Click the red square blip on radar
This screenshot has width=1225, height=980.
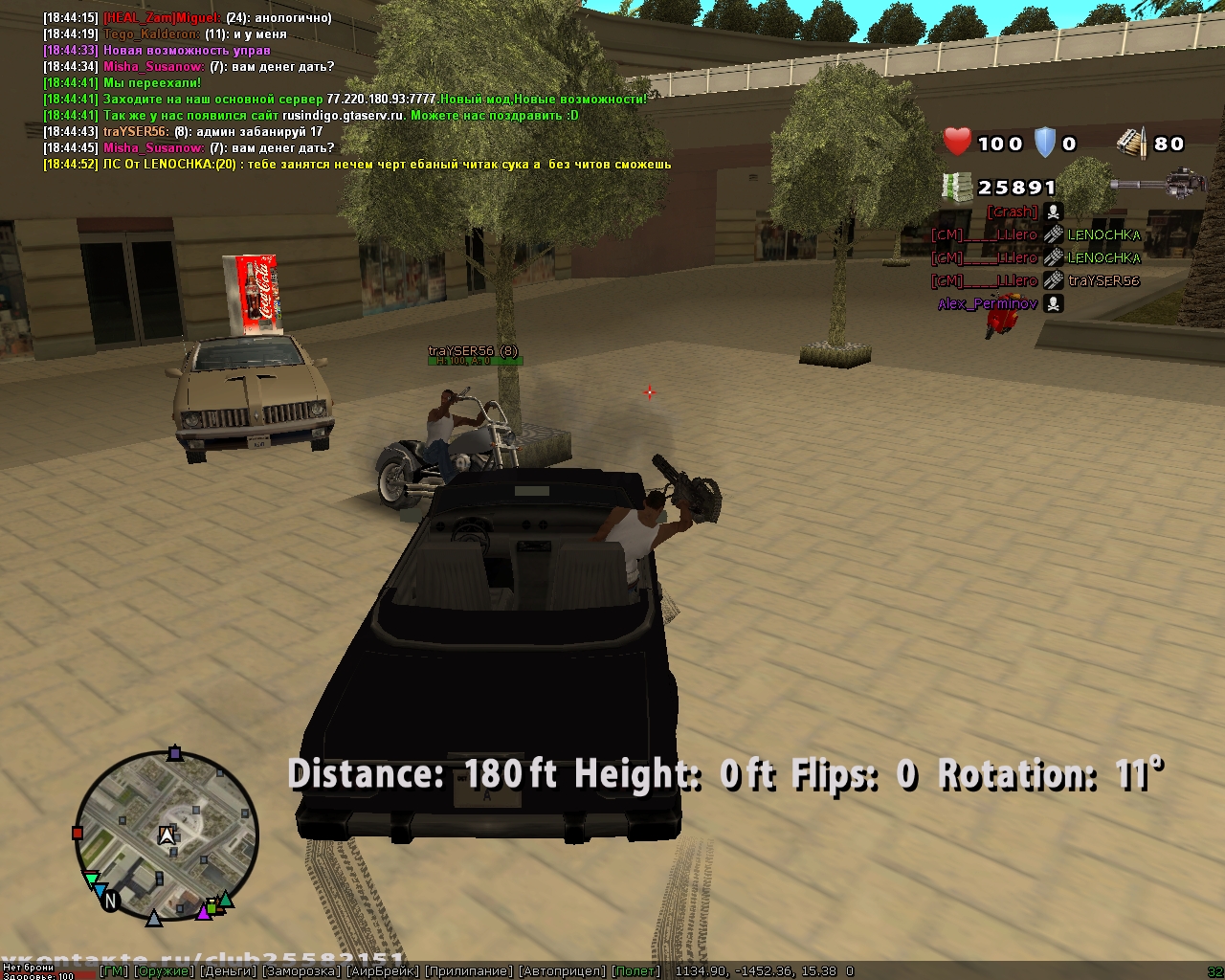click(x=78, y=834)
